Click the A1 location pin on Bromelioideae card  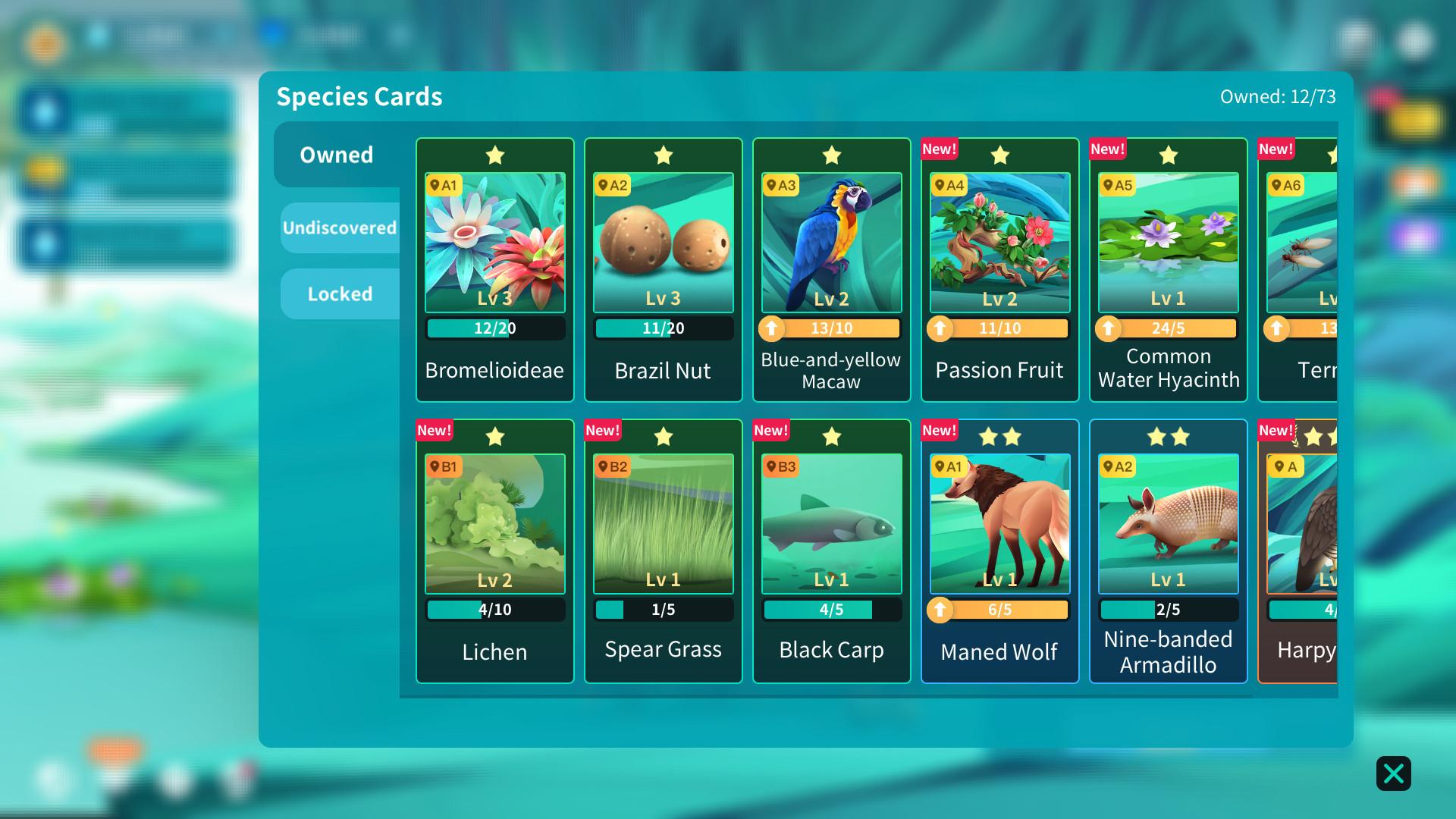[446, 184]
